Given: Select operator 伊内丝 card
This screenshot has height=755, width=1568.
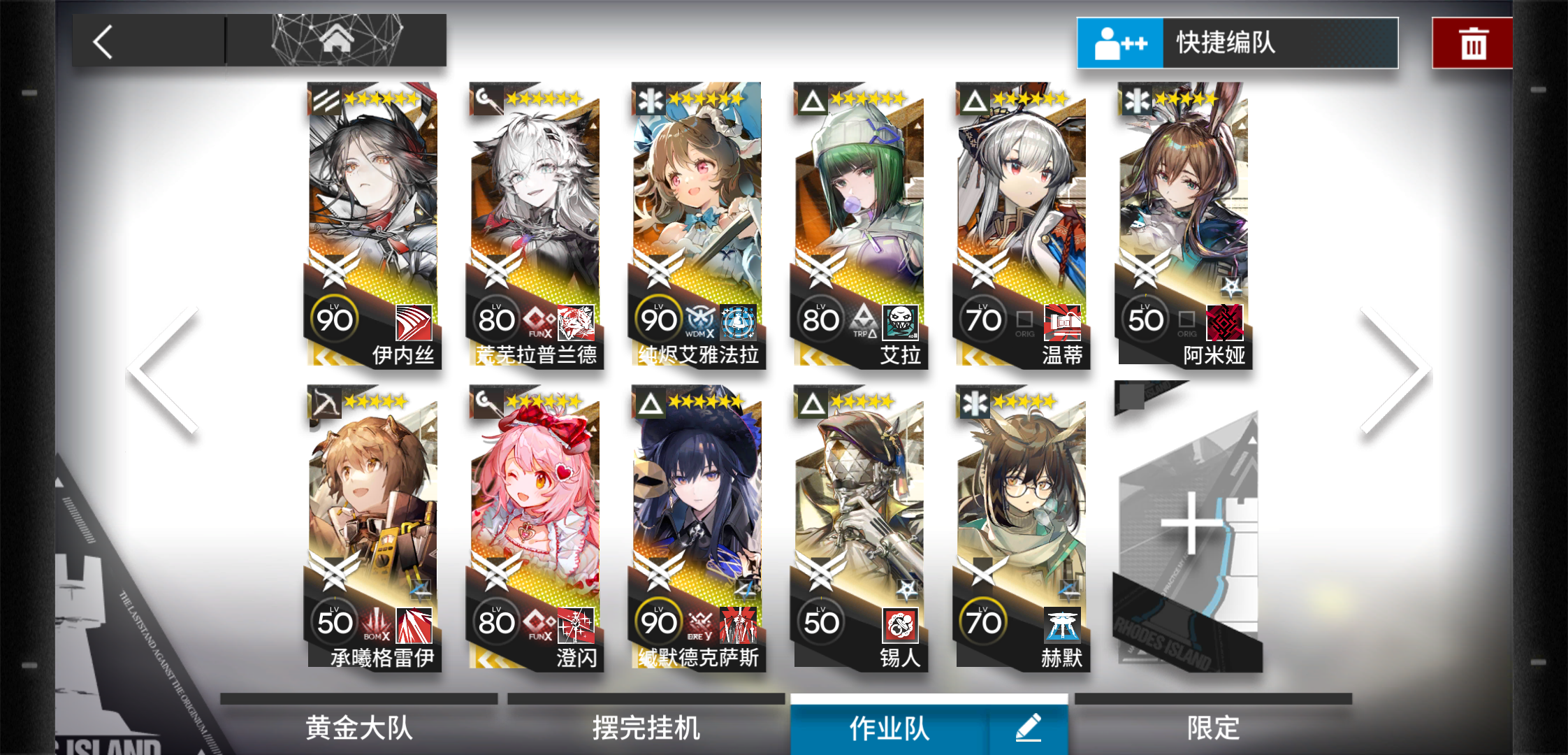Looking at the screenshot, I should 373,225.
